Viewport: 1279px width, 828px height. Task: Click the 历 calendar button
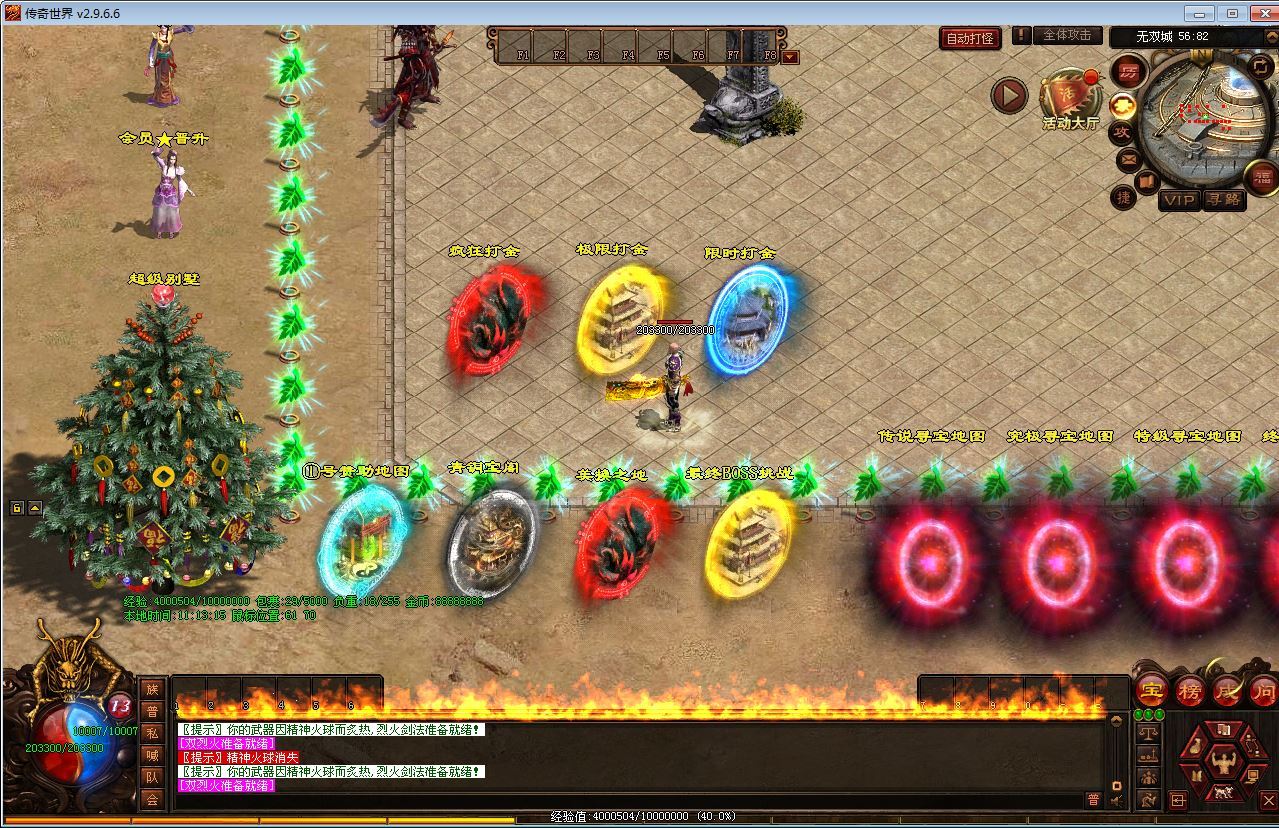coord(1129,72)
